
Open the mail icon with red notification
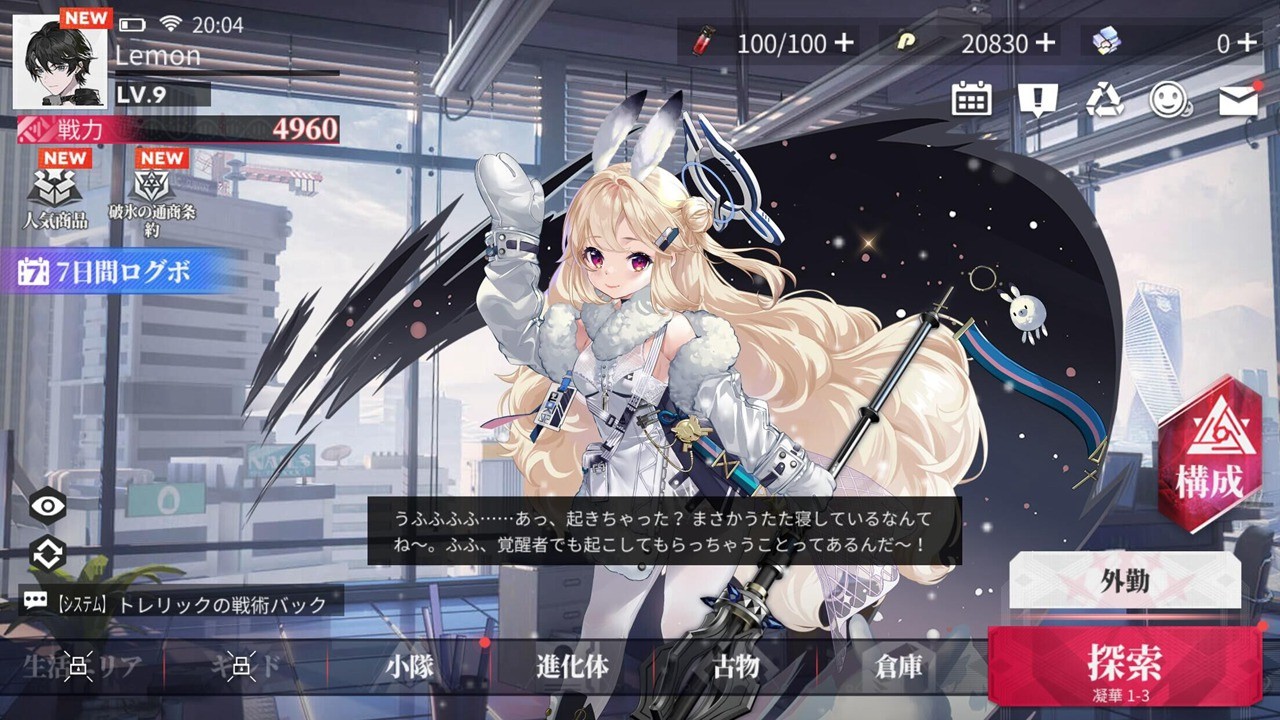tap(1237, 99)
